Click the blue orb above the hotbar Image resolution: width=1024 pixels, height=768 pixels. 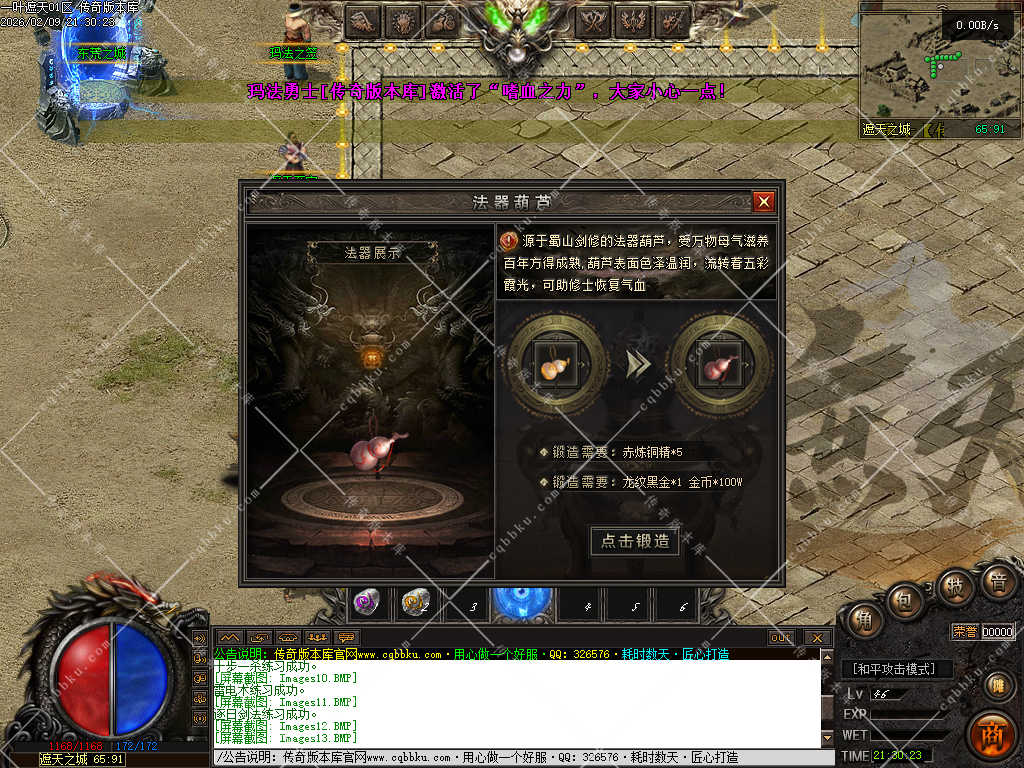[x=521, y=603]
